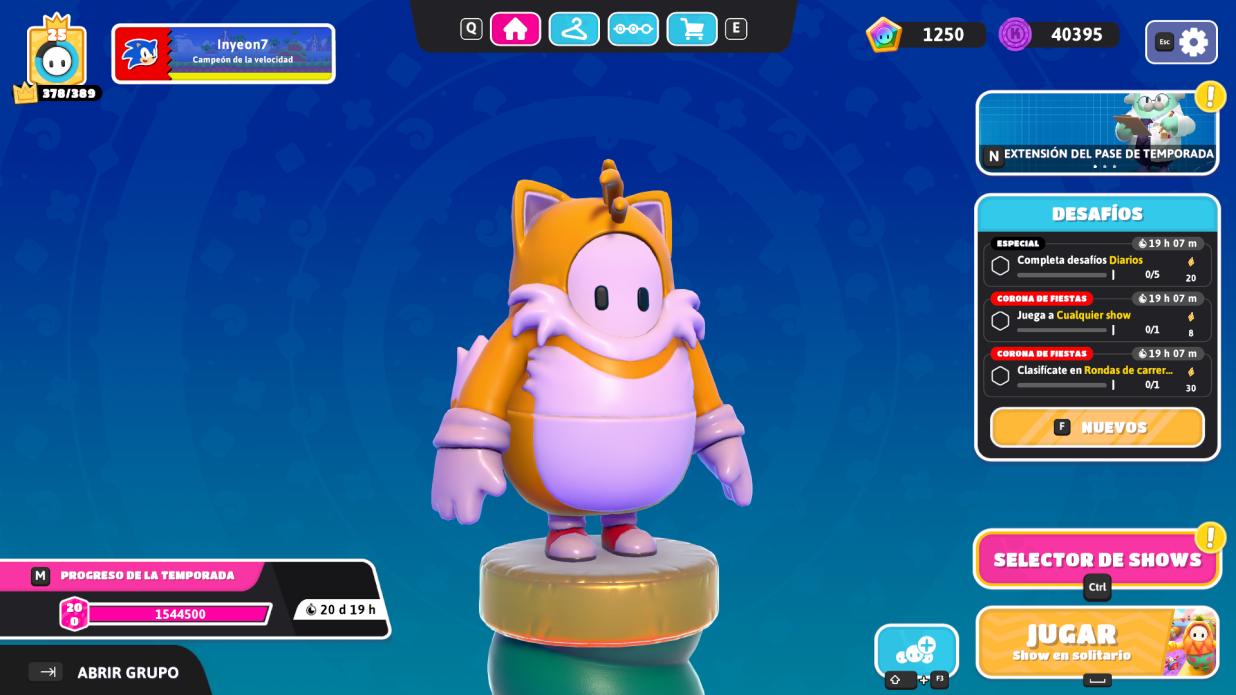This screenshot has width=1236, height=695.
Task: Open the Extensión del Pase de Temporada banner
Action: pyautogui.click(x=1097, y=132)
